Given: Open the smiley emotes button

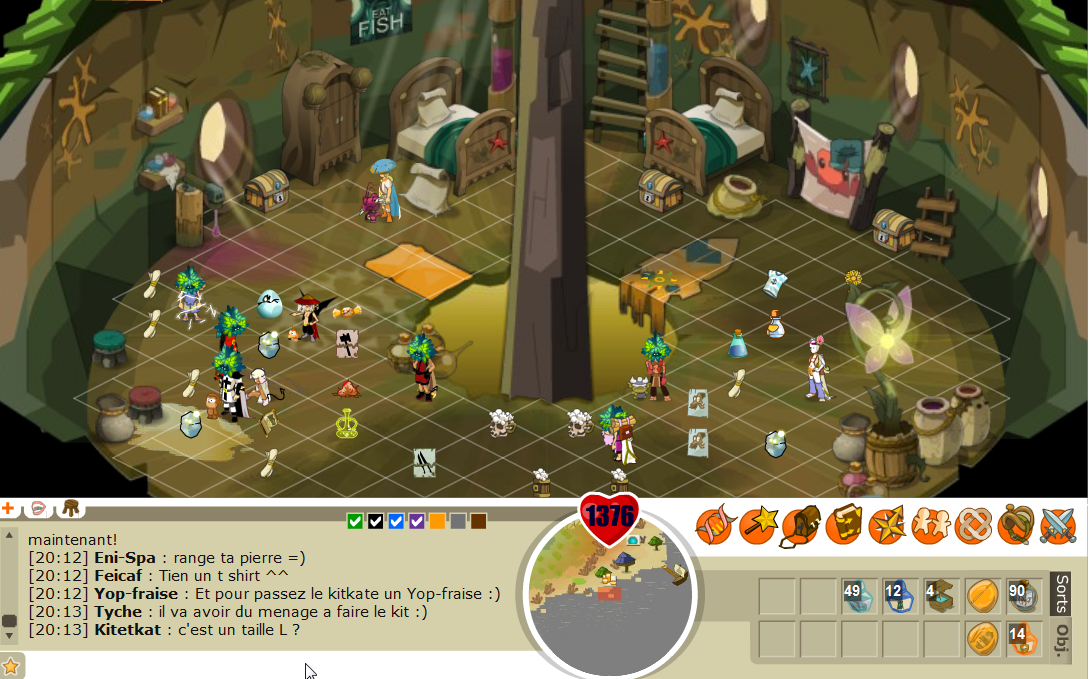Looking at the screenshot, I should pos(38,509).
